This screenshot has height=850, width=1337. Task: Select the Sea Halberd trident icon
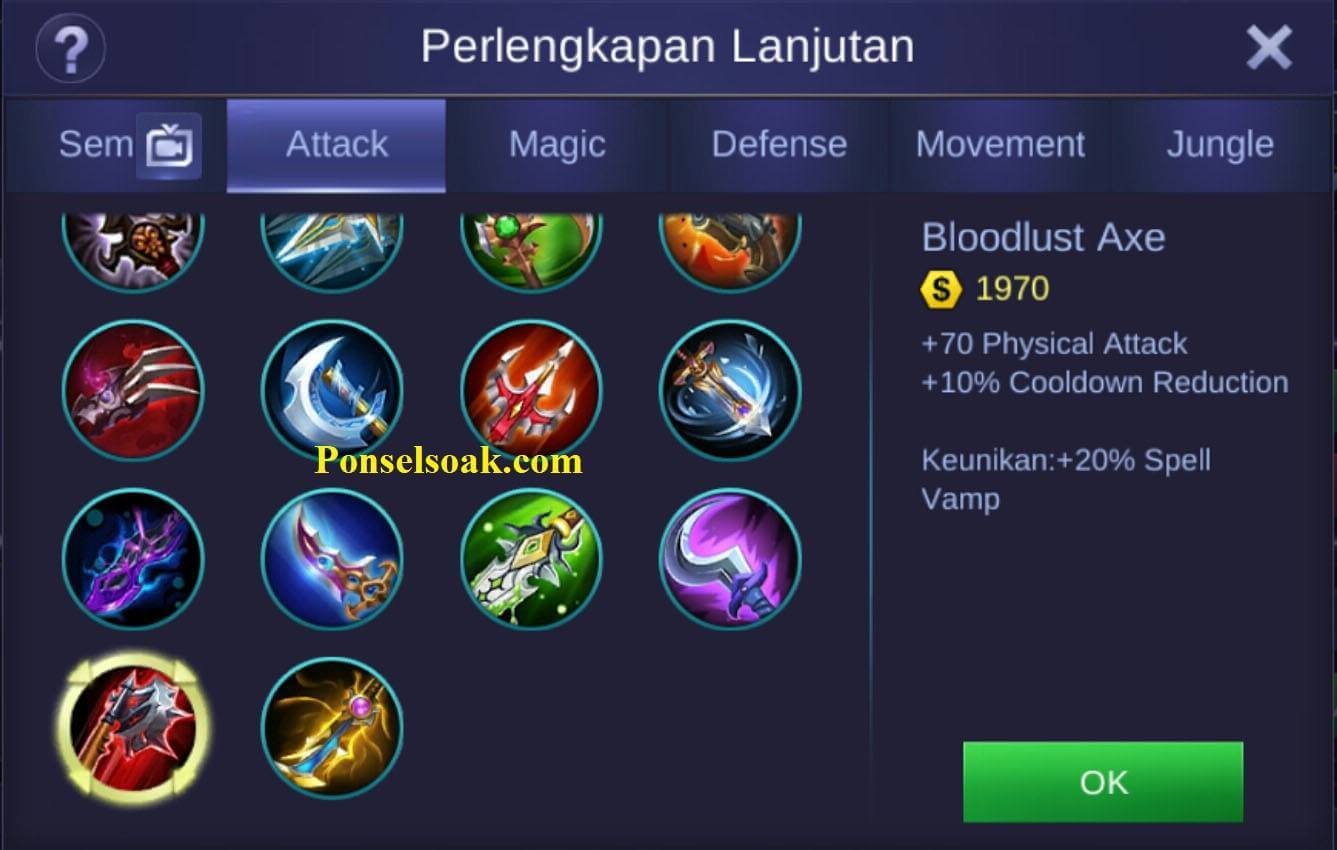tap(532, 390)
